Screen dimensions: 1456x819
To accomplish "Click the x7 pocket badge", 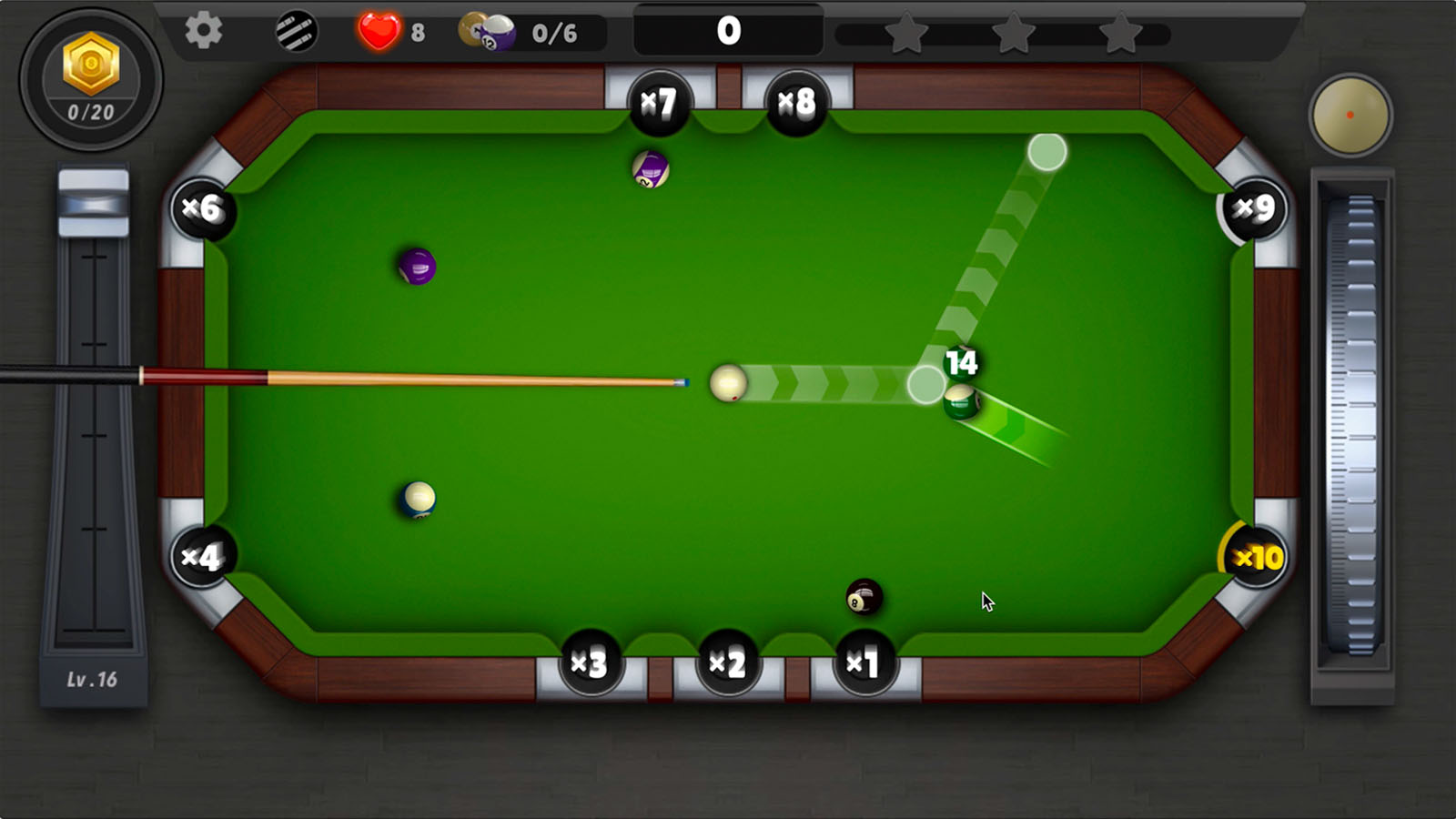I will pyautogui.click(x=662, y=102).
